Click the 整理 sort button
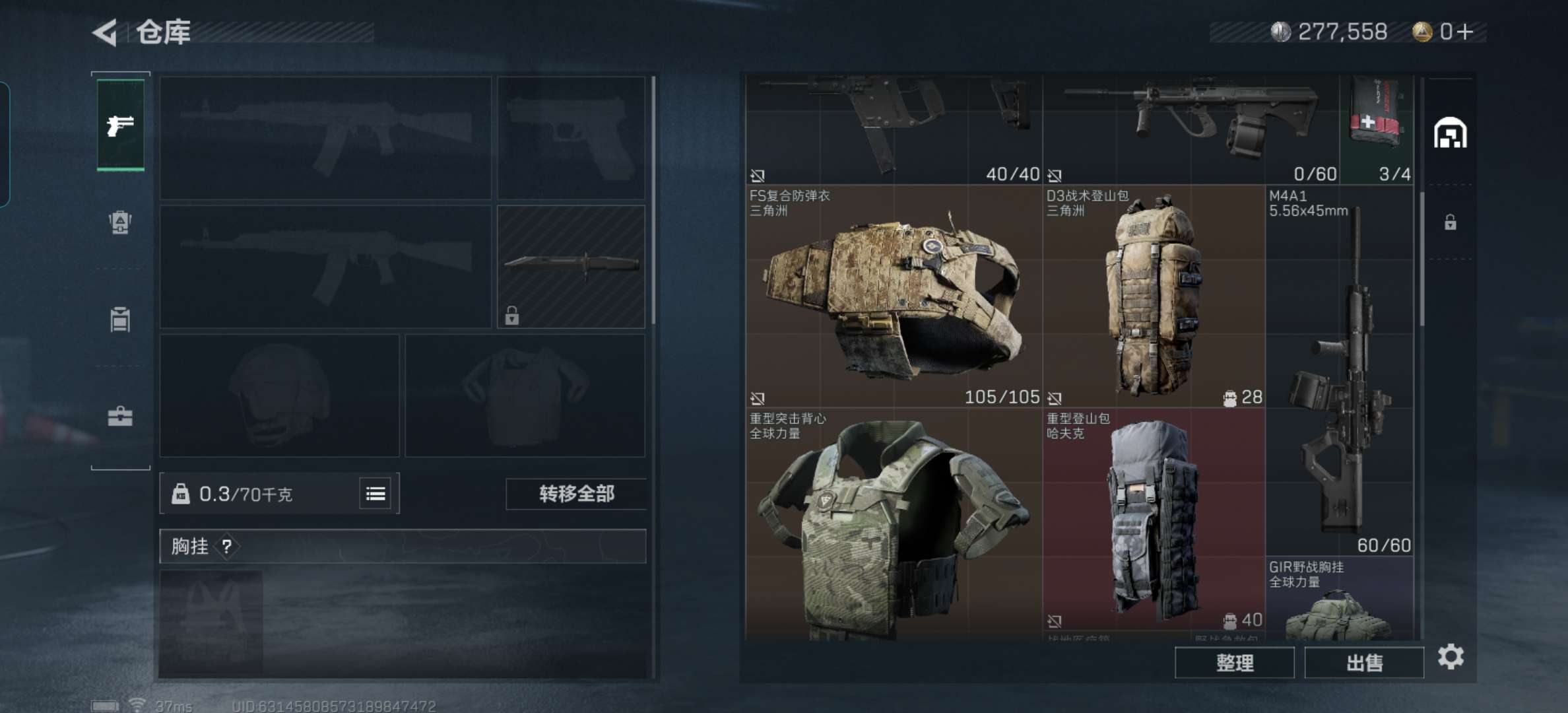Screen dimensions: 1568x713 [x=1234, y=663]
